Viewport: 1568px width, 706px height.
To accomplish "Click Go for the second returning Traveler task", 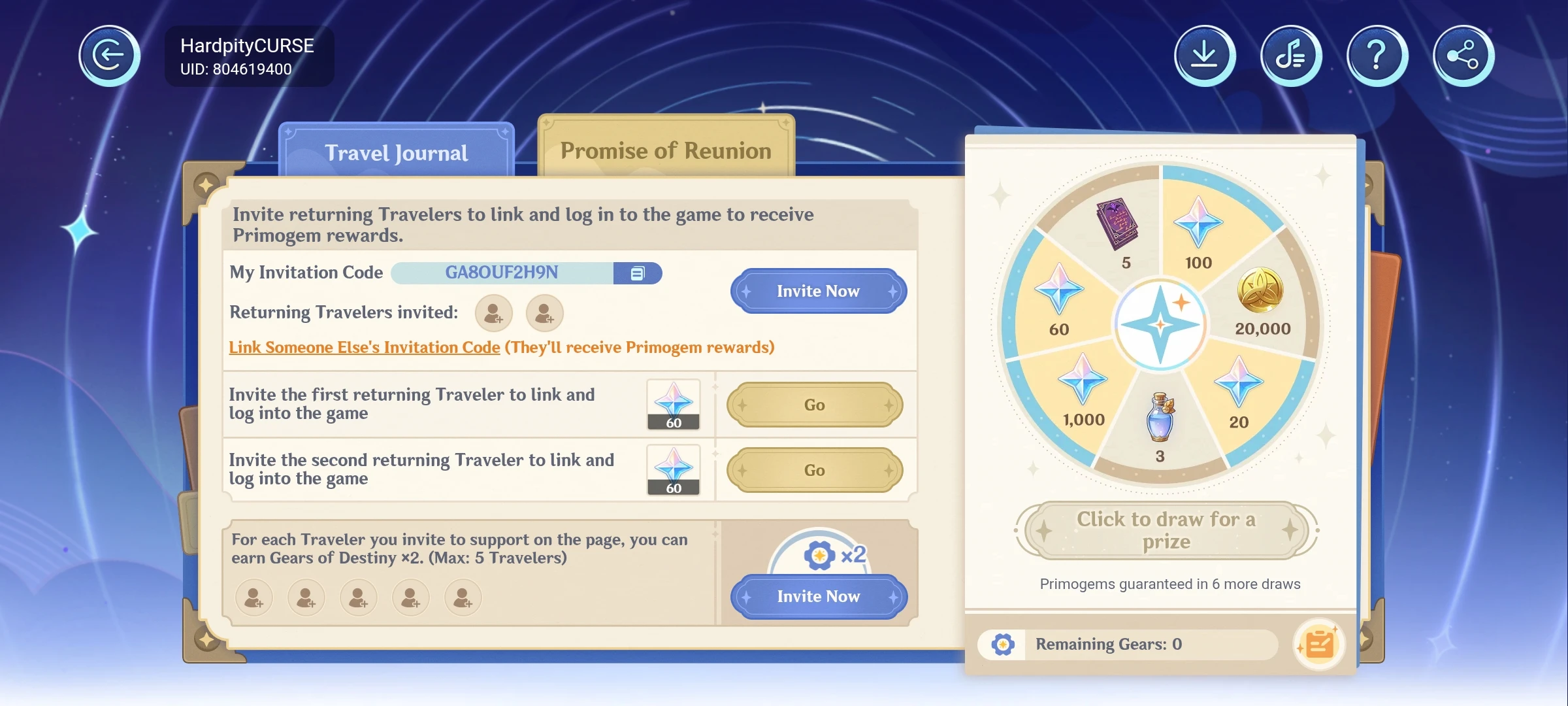I will coord(814,470).
